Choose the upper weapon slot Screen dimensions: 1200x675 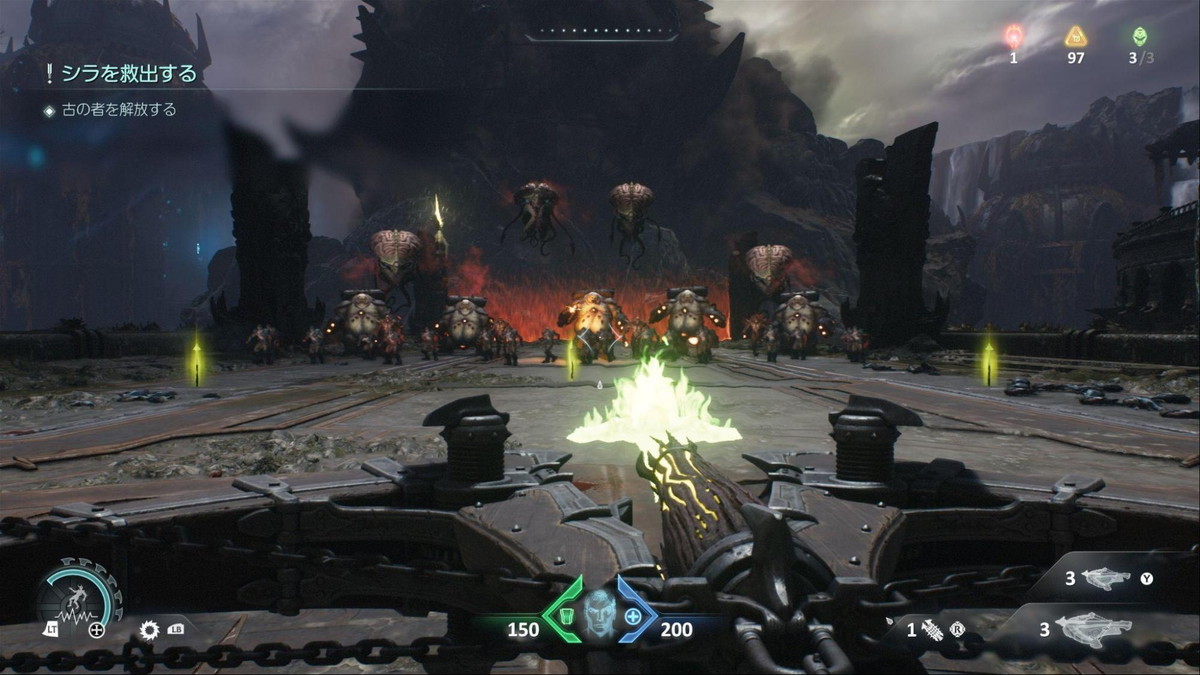point(1105,578)
